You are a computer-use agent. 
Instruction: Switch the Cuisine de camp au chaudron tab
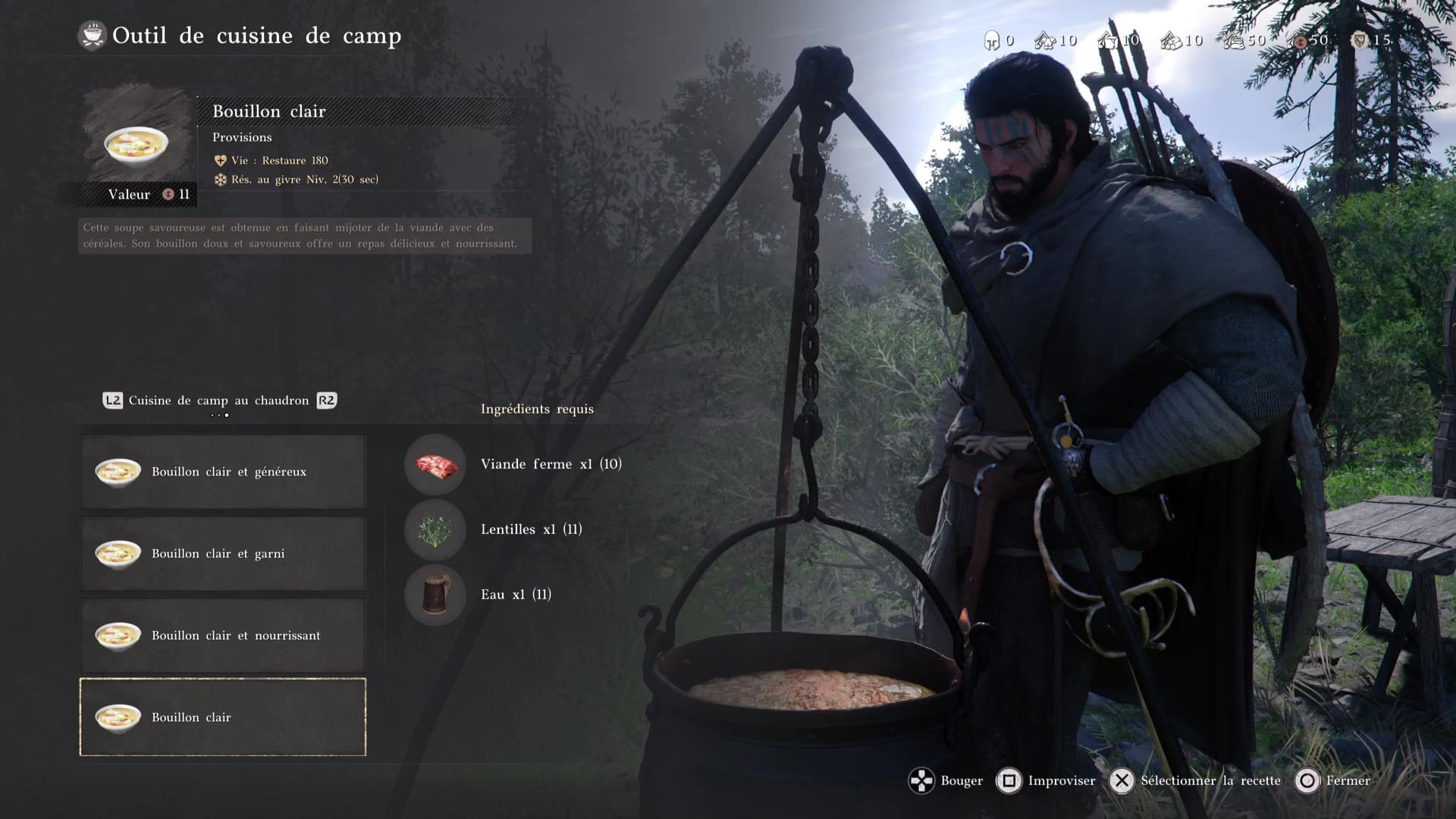(218, 400)
